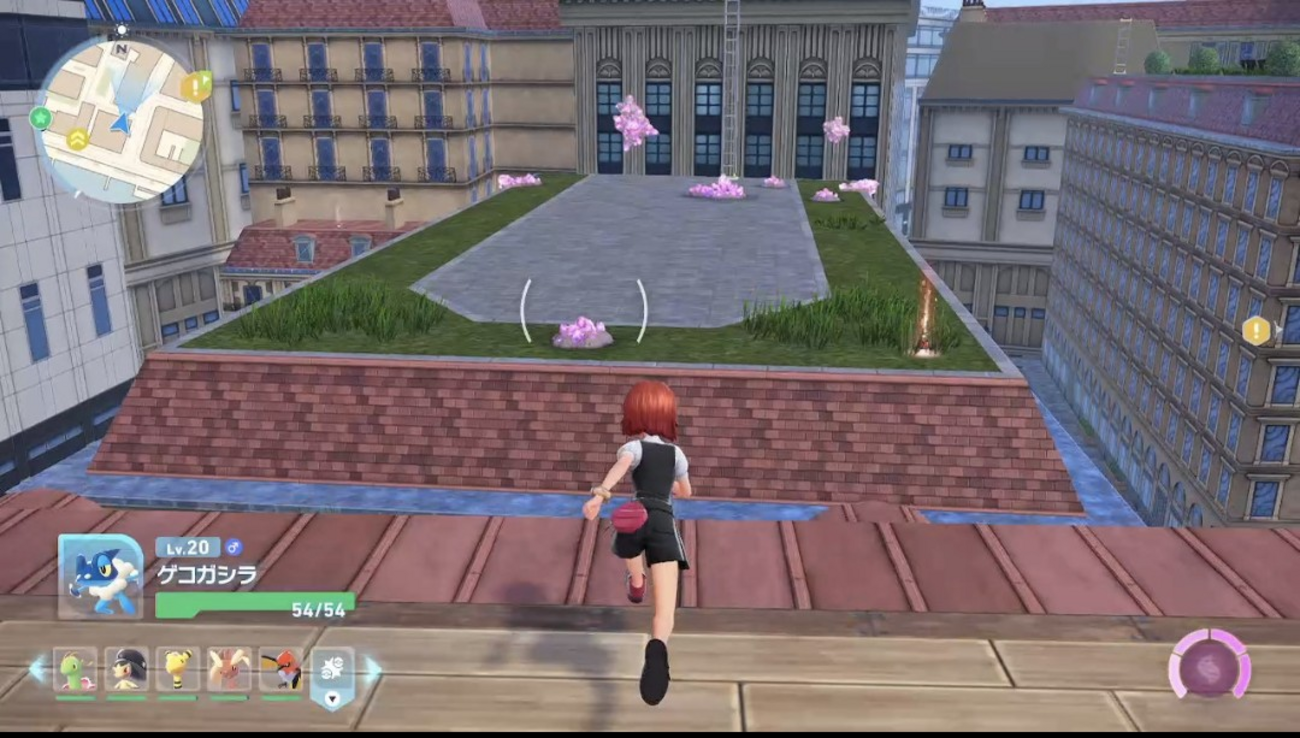This screenshot has width=1300, height=738.
Task: Select the yellow Ampharos party slot
Action: 178,669
